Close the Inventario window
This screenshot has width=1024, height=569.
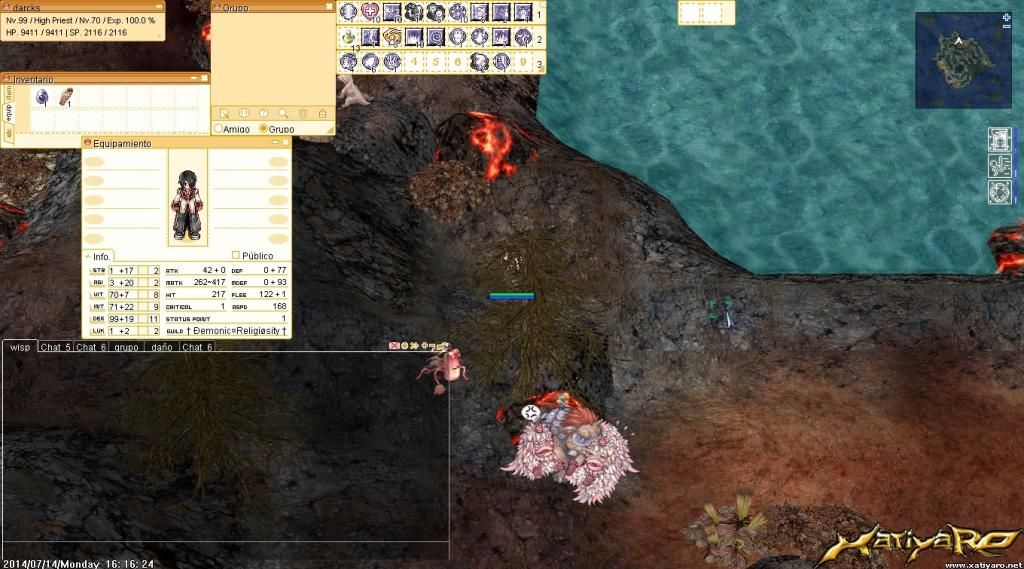pos(204,78)
